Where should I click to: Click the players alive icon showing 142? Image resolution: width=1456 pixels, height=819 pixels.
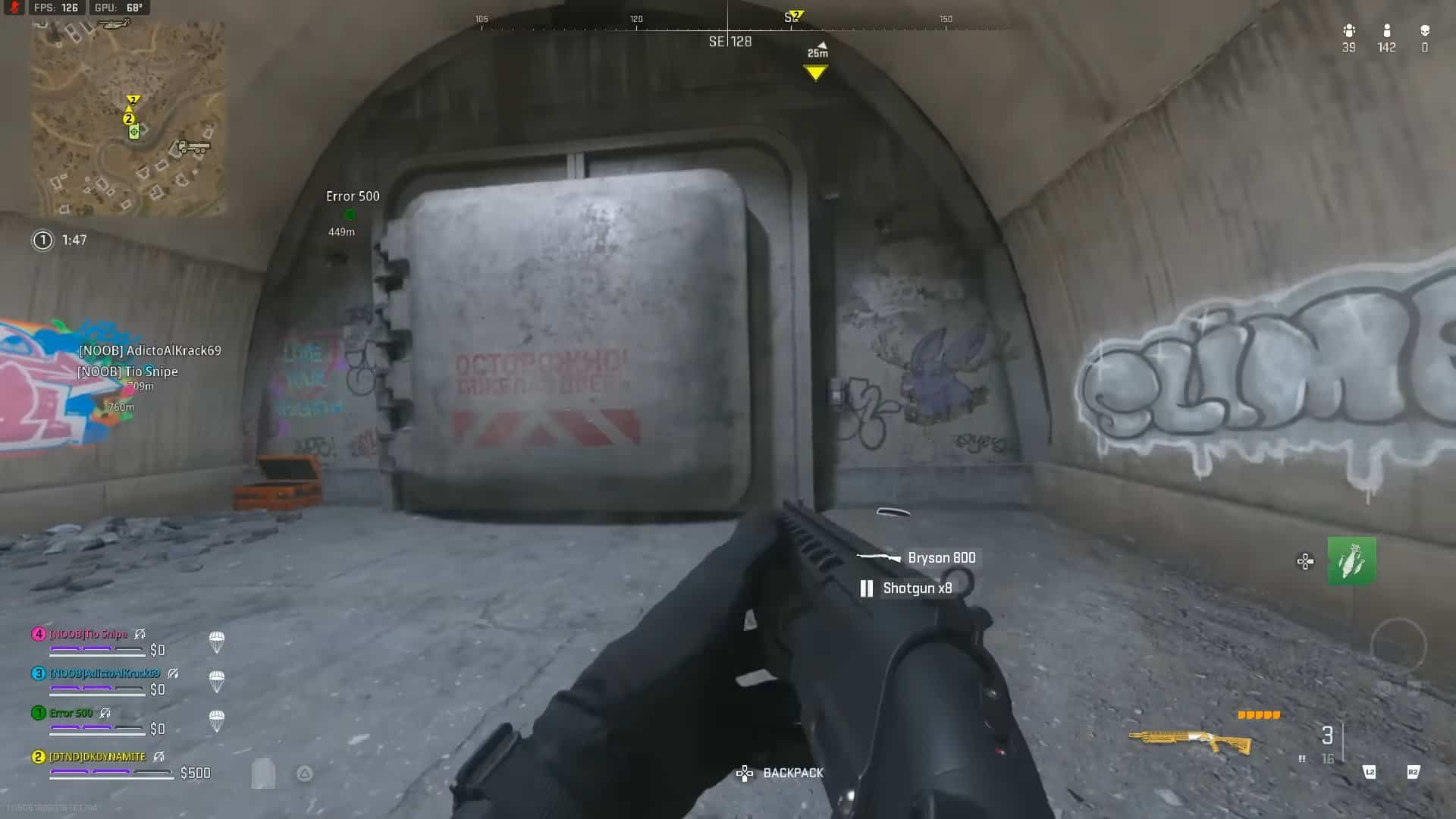tap(1385, 33)
